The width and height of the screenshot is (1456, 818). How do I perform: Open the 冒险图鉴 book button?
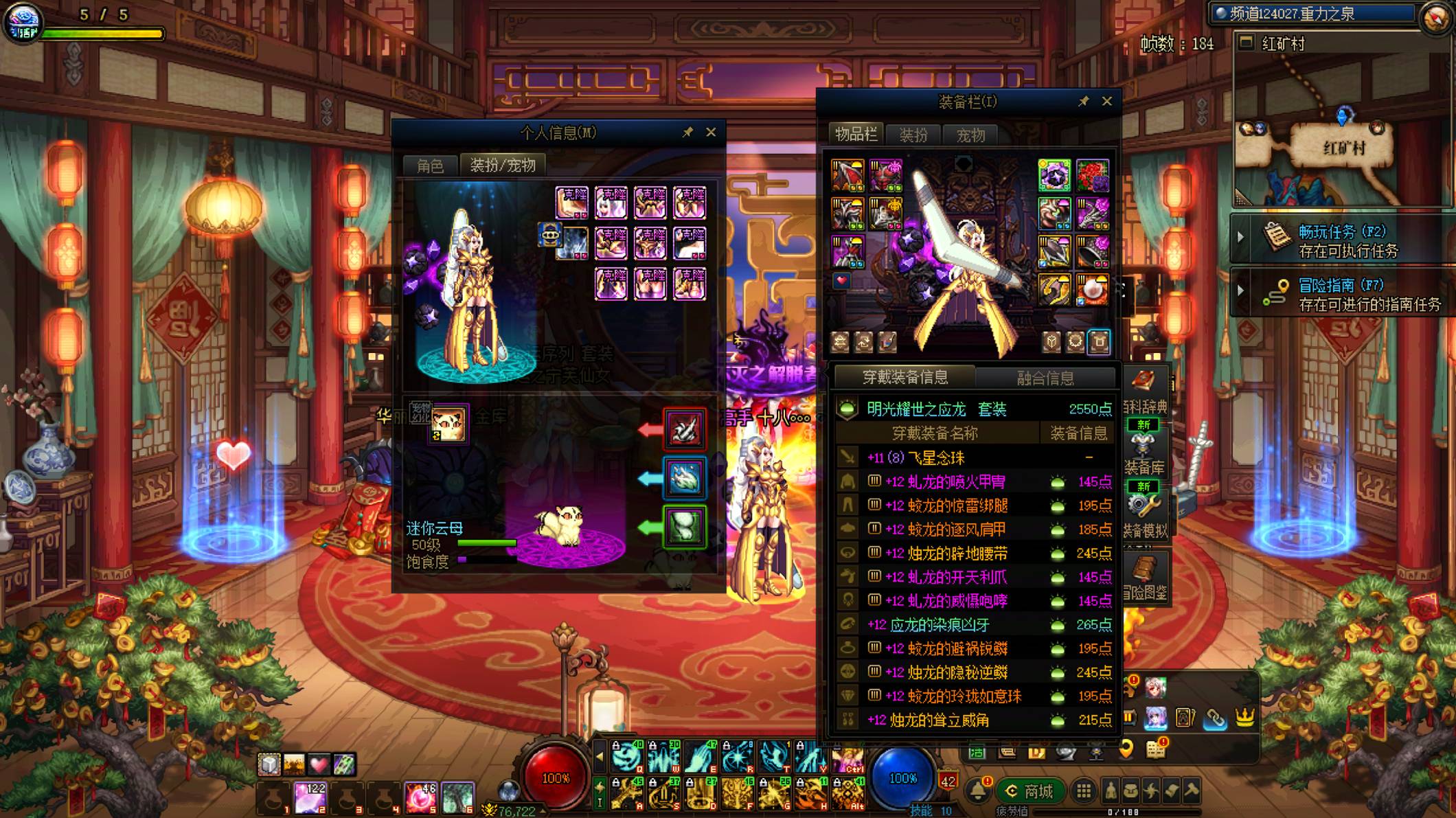(1144, 577)
